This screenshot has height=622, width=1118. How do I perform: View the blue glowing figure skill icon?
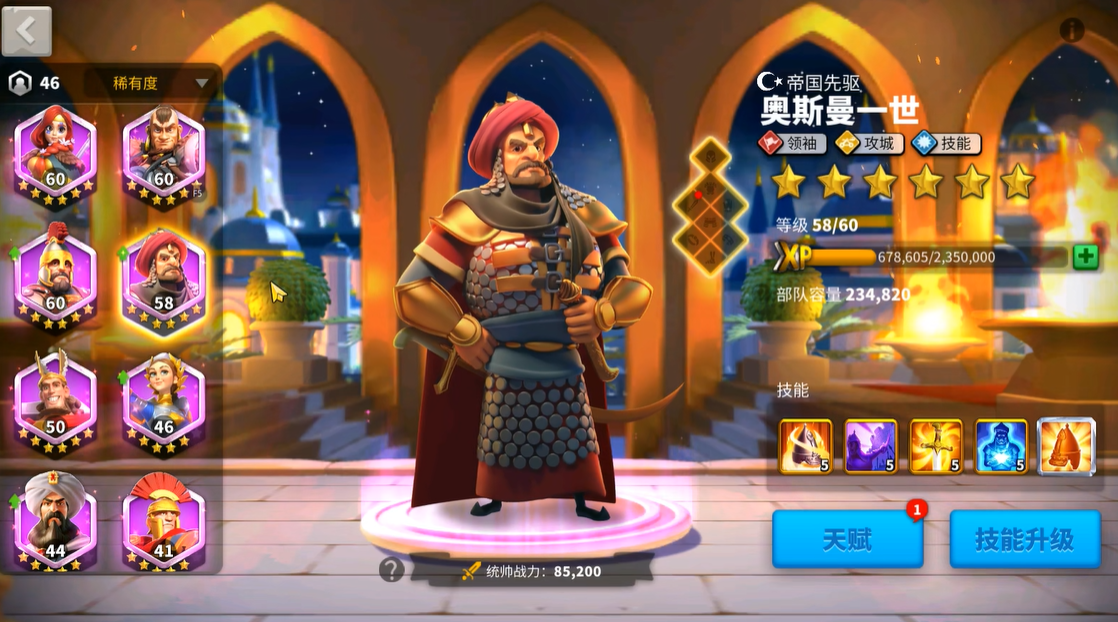[x=1001, y=446]
